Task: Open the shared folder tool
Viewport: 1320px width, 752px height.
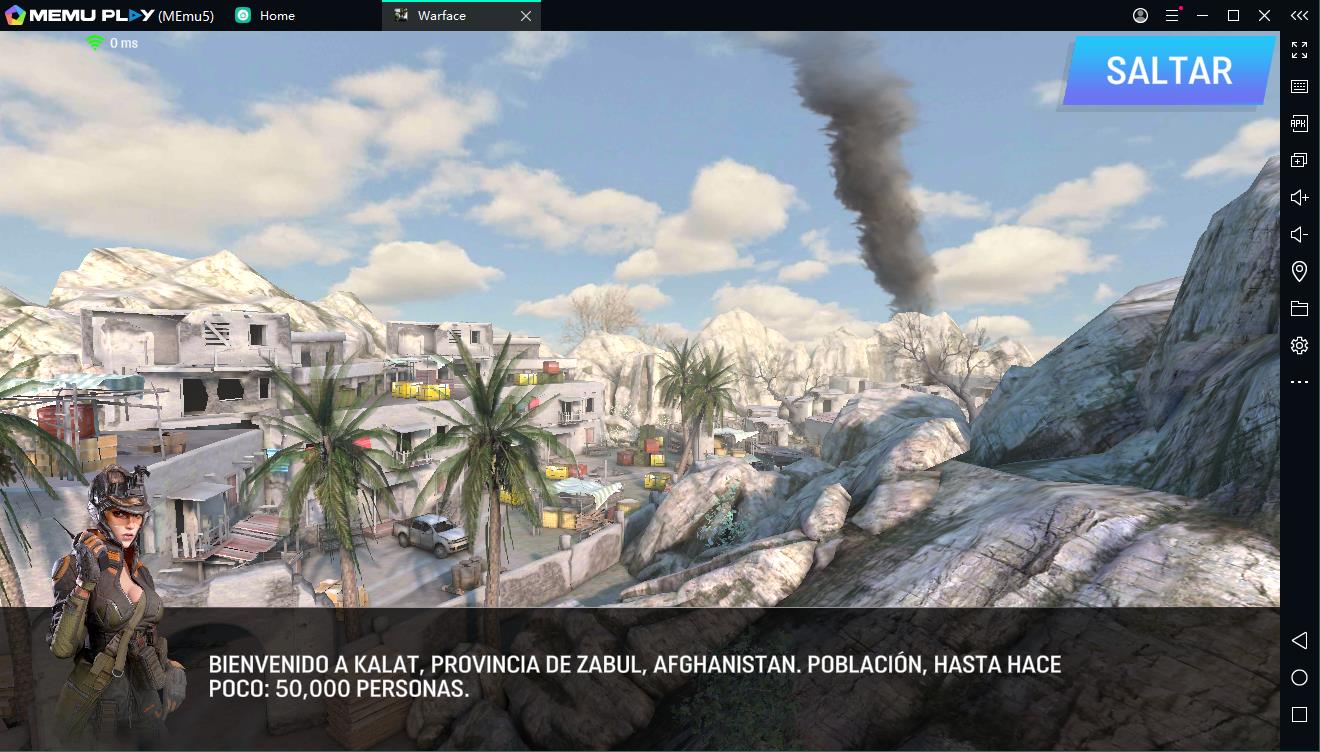Action: tap(1298, 307)
